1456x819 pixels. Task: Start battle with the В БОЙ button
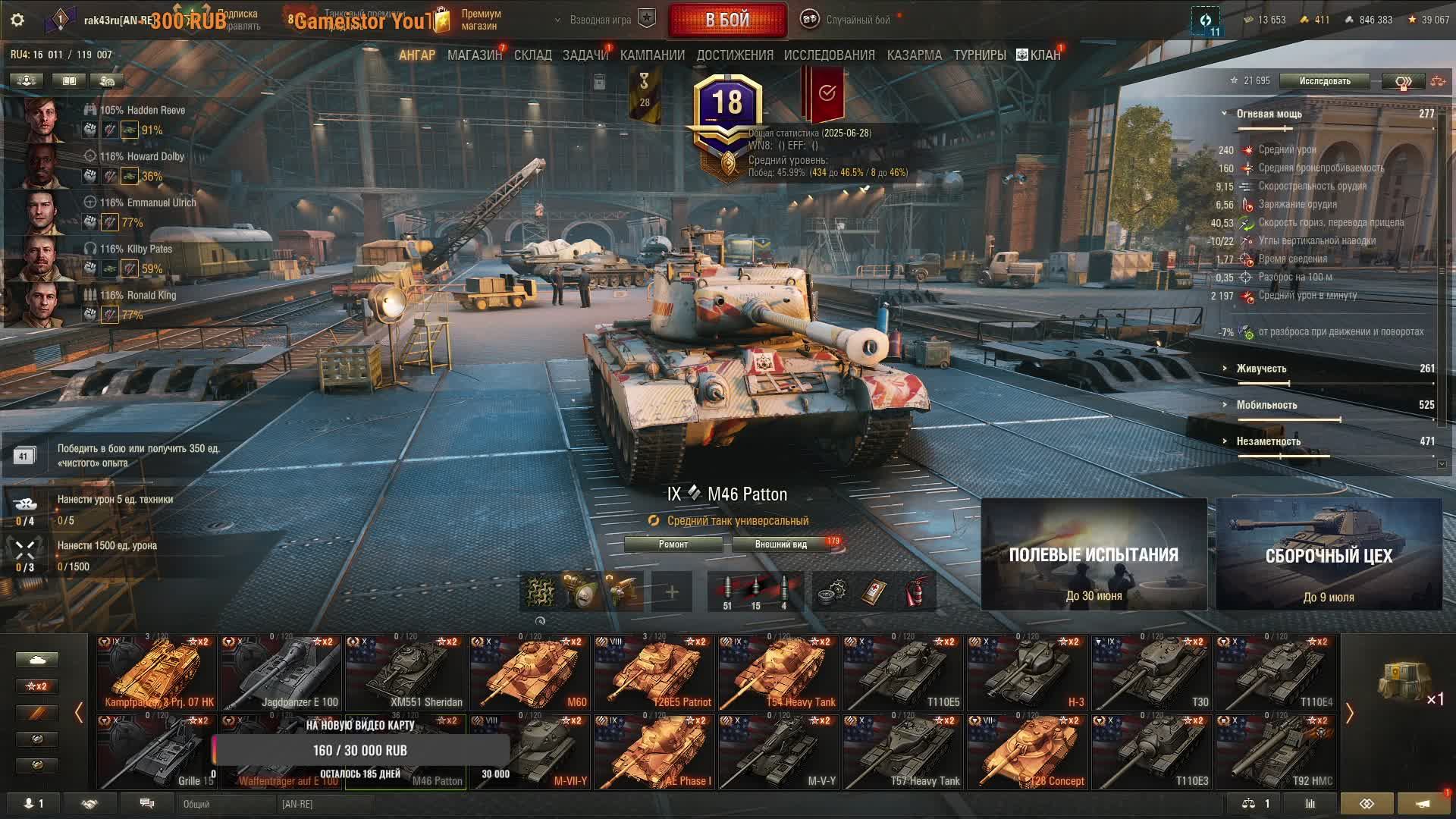(727, 20)
